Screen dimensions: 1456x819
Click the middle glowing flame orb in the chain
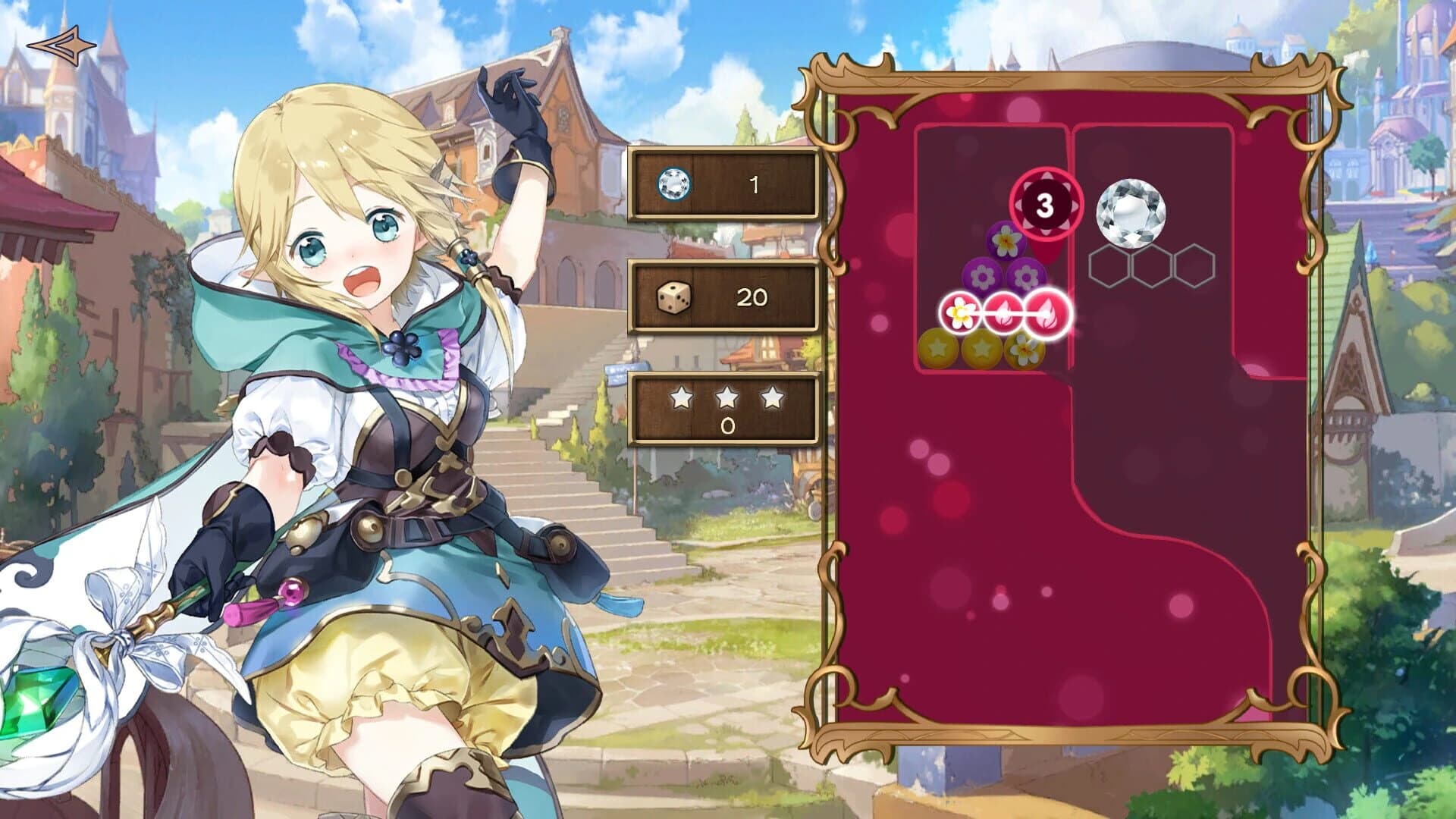tap(1003, 312)
